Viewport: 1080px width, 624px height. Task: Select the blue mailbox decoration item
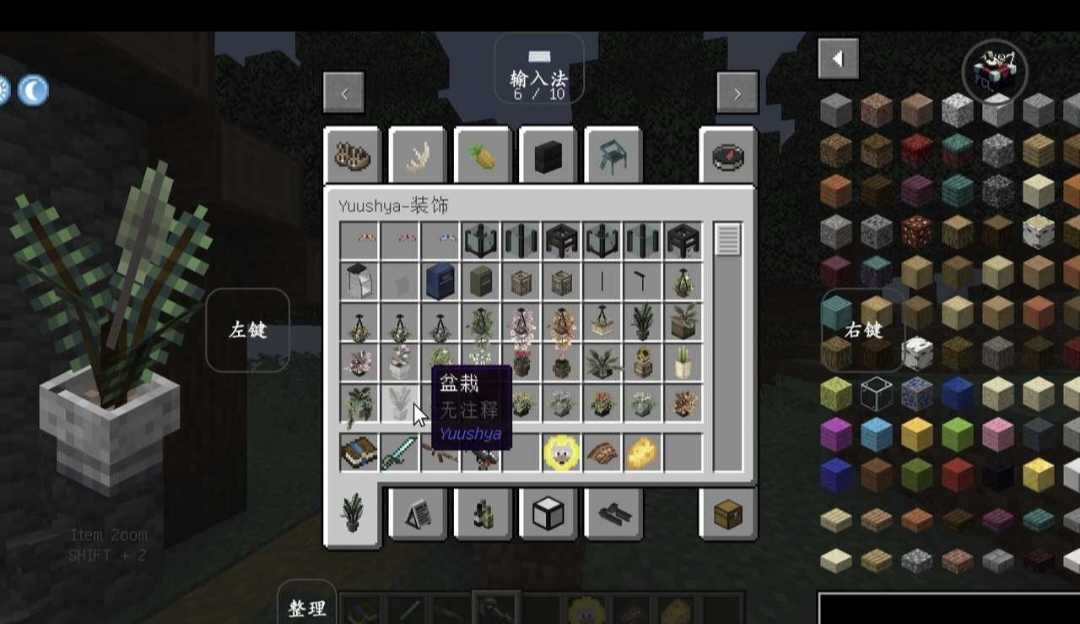coord(440,281)
